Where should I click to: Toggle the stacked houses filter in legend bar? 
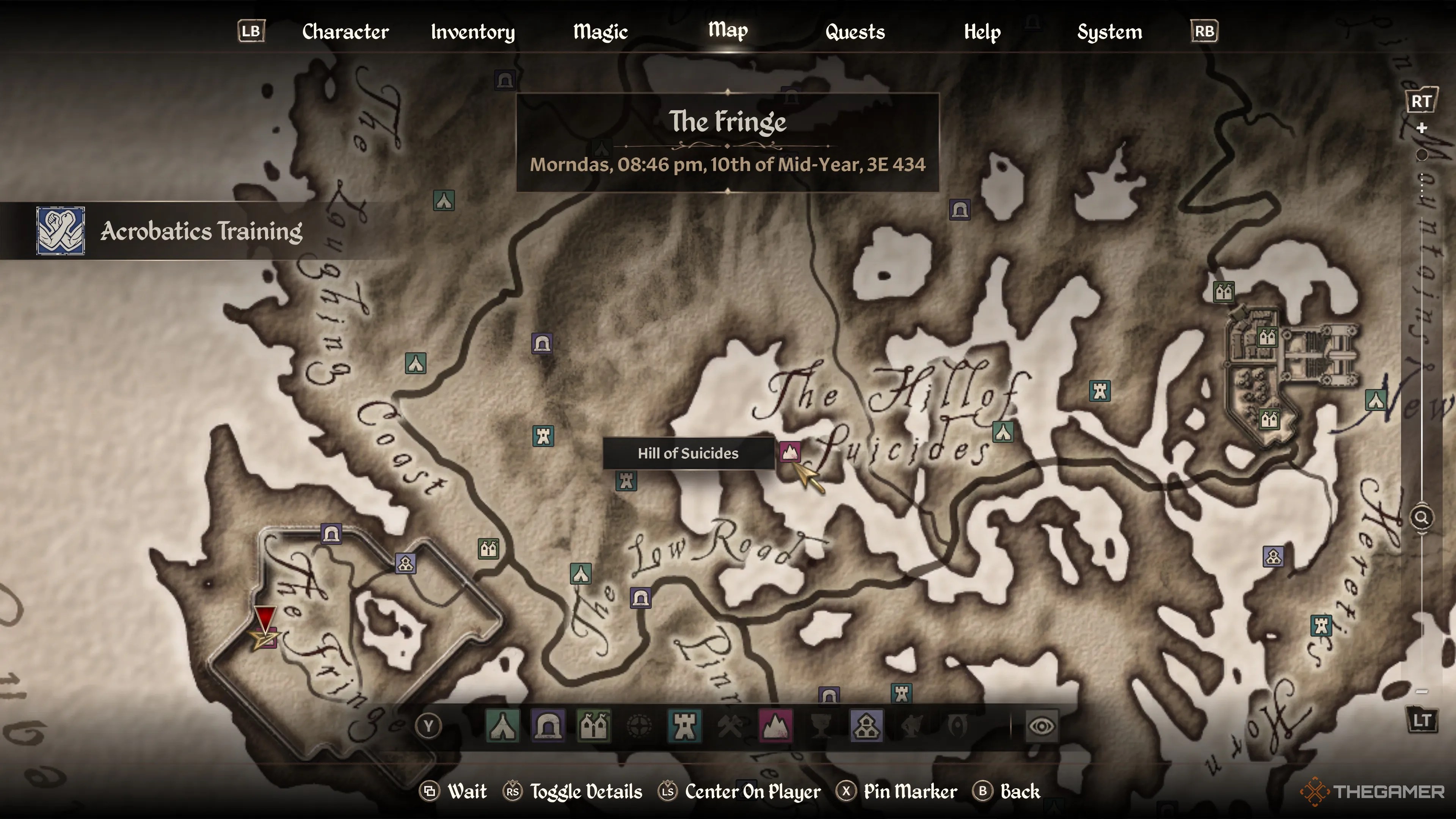[866, 726]
